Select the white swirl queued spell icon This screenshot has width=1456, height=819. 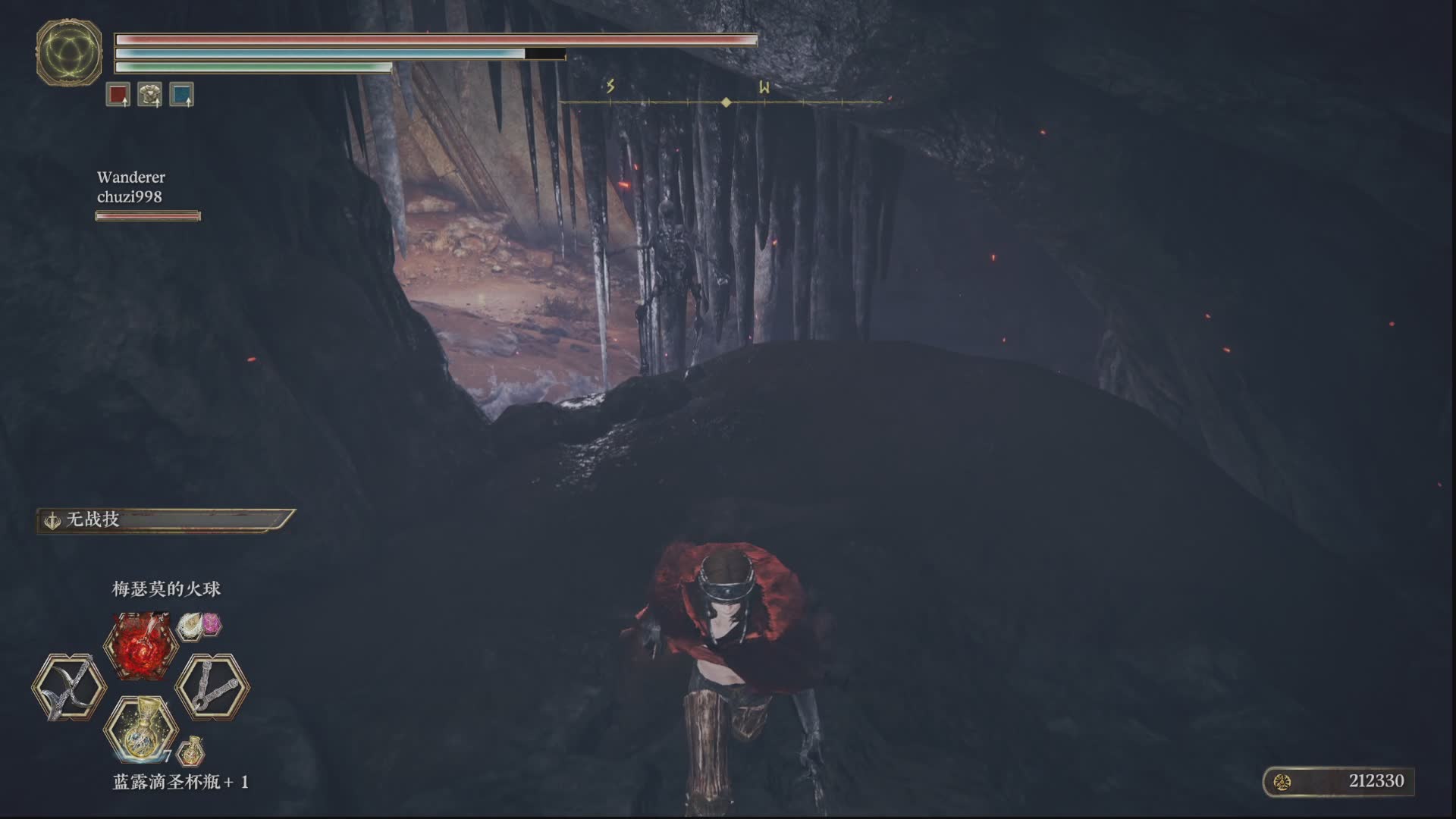(190, 625)
